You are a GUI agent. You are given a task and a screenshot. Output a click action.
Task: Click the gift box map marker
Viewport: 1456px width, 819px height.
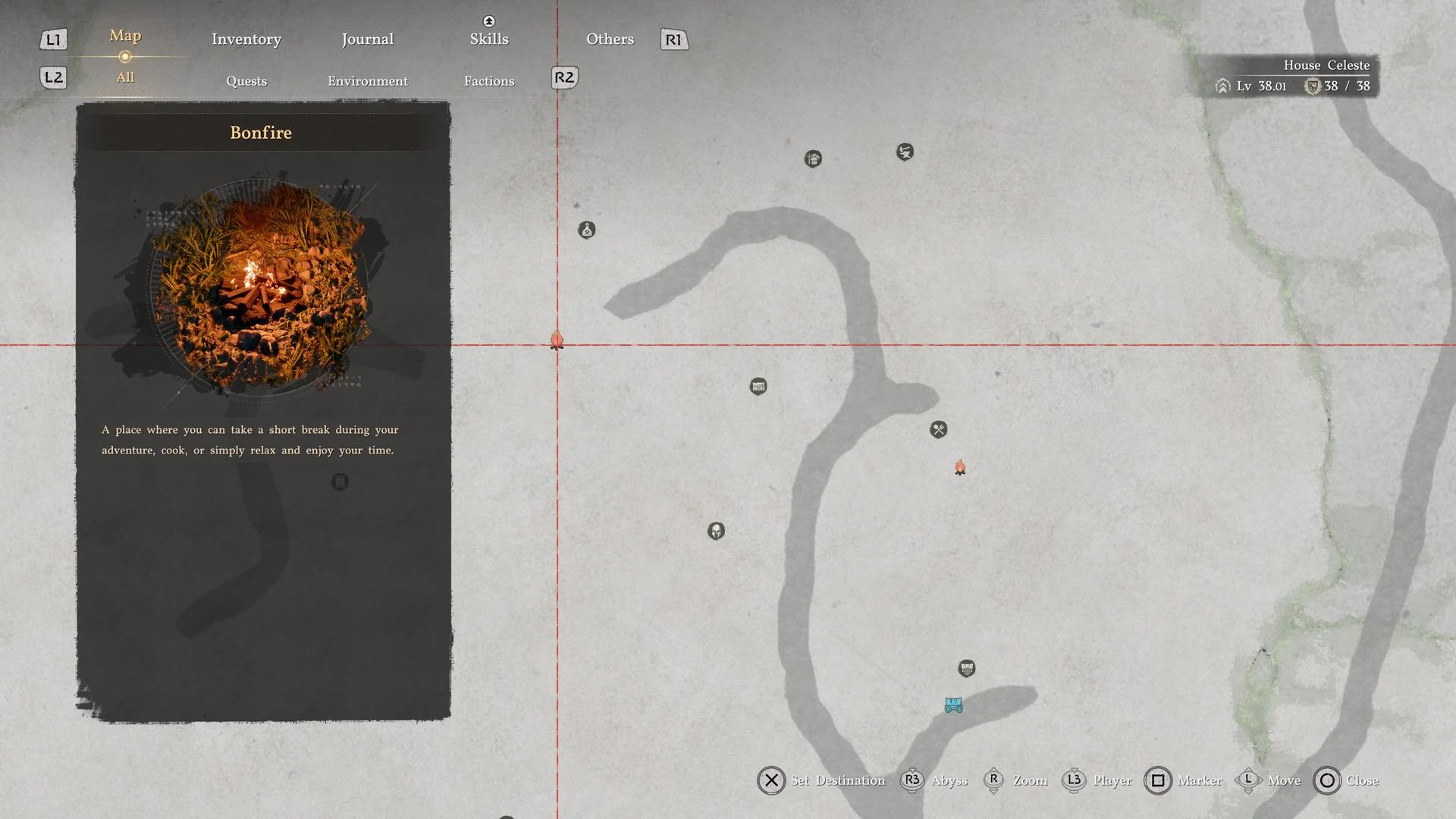[813, 159]
